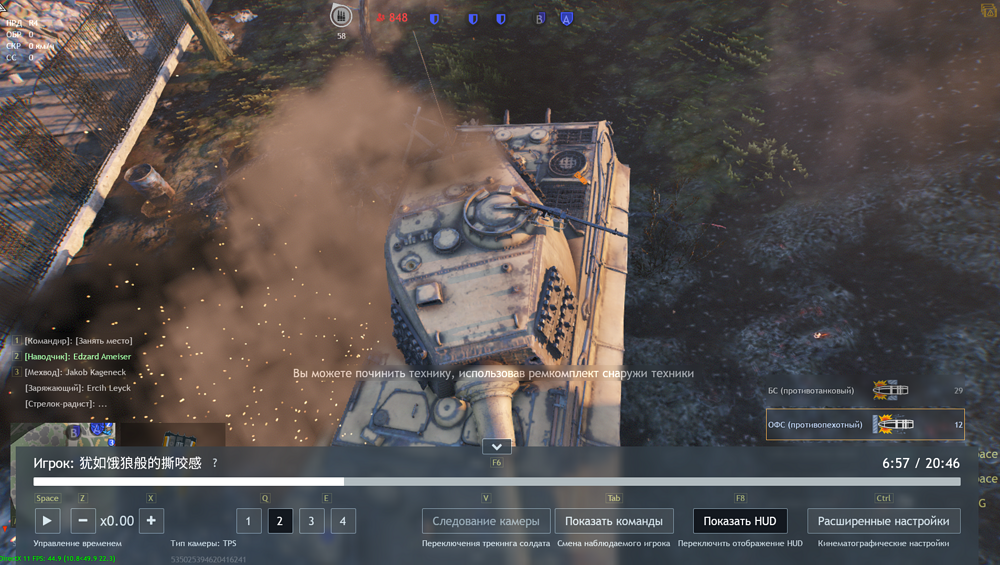Activate camera type 4
Screen dimensions: 1000x565
pos(342,521)
